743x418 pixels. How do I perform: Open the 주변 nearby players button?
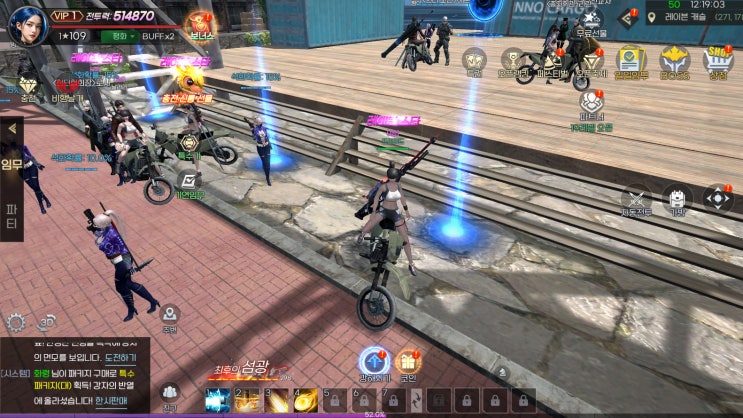point(170,317)
